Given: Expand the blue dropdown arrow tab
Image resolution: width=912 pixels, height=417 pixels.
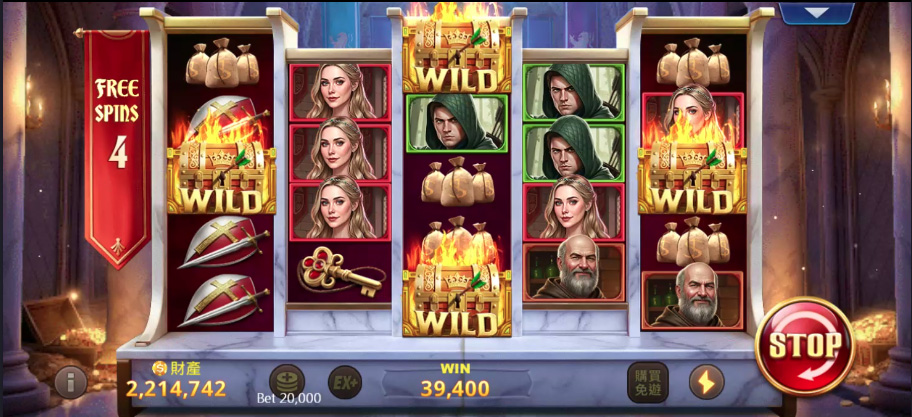Looking at the screenshot, I should click(817, 13).
